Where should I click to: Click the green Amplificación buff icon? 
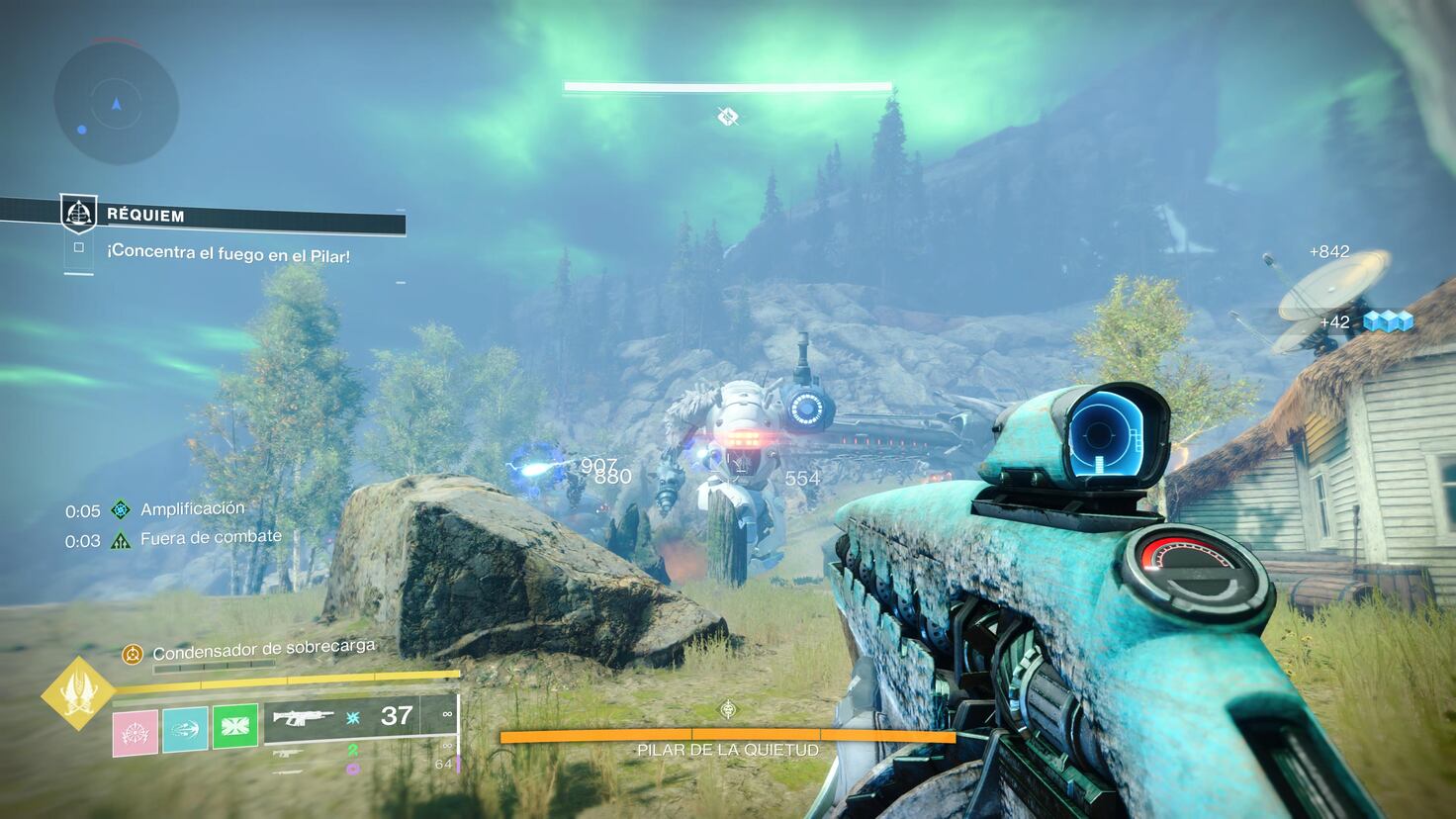[x=120, y=507]
